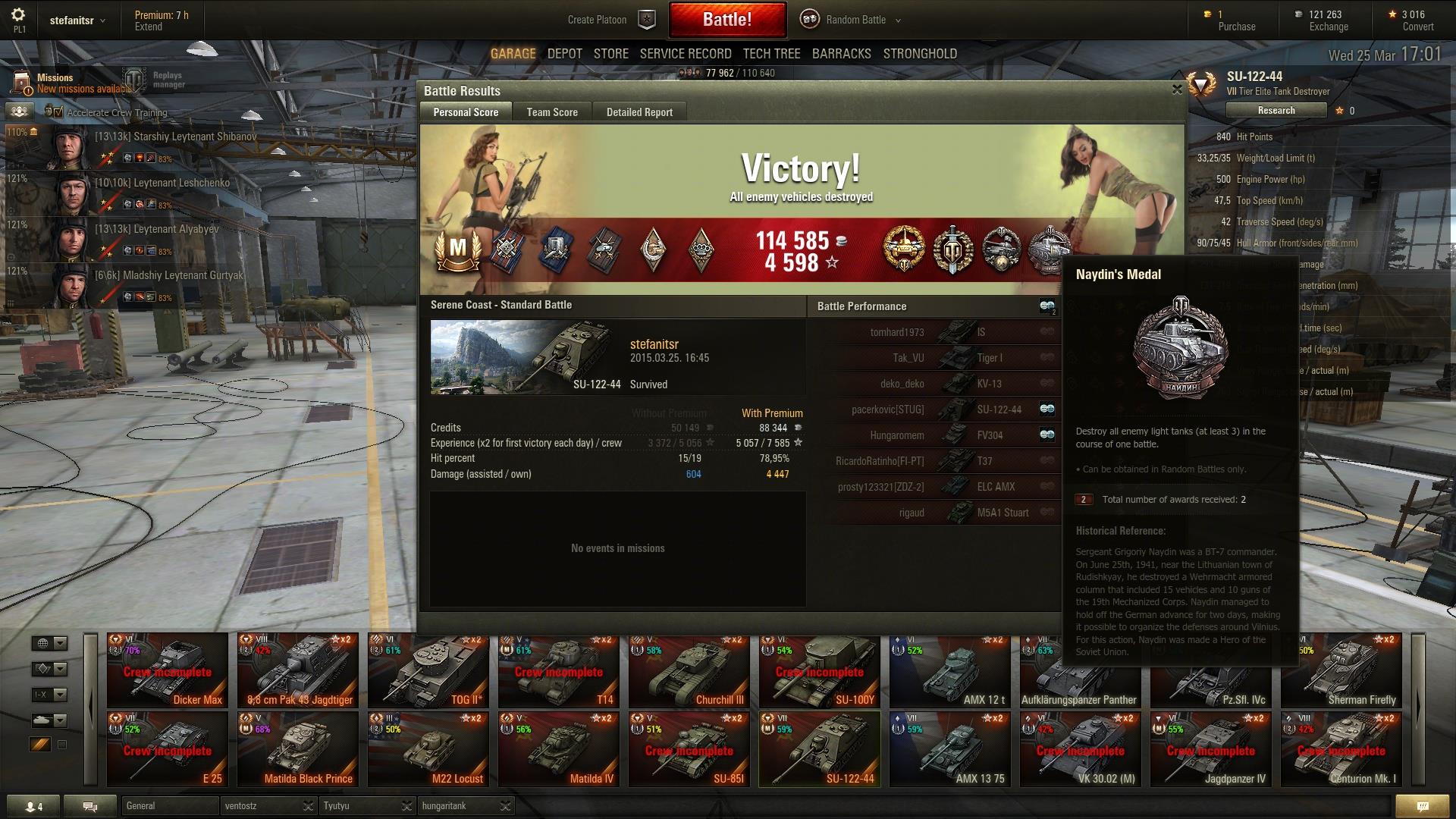The width and height of the screenshot is (1456, 819).
Task: Open the Service Record page
Action: point(686,54)
